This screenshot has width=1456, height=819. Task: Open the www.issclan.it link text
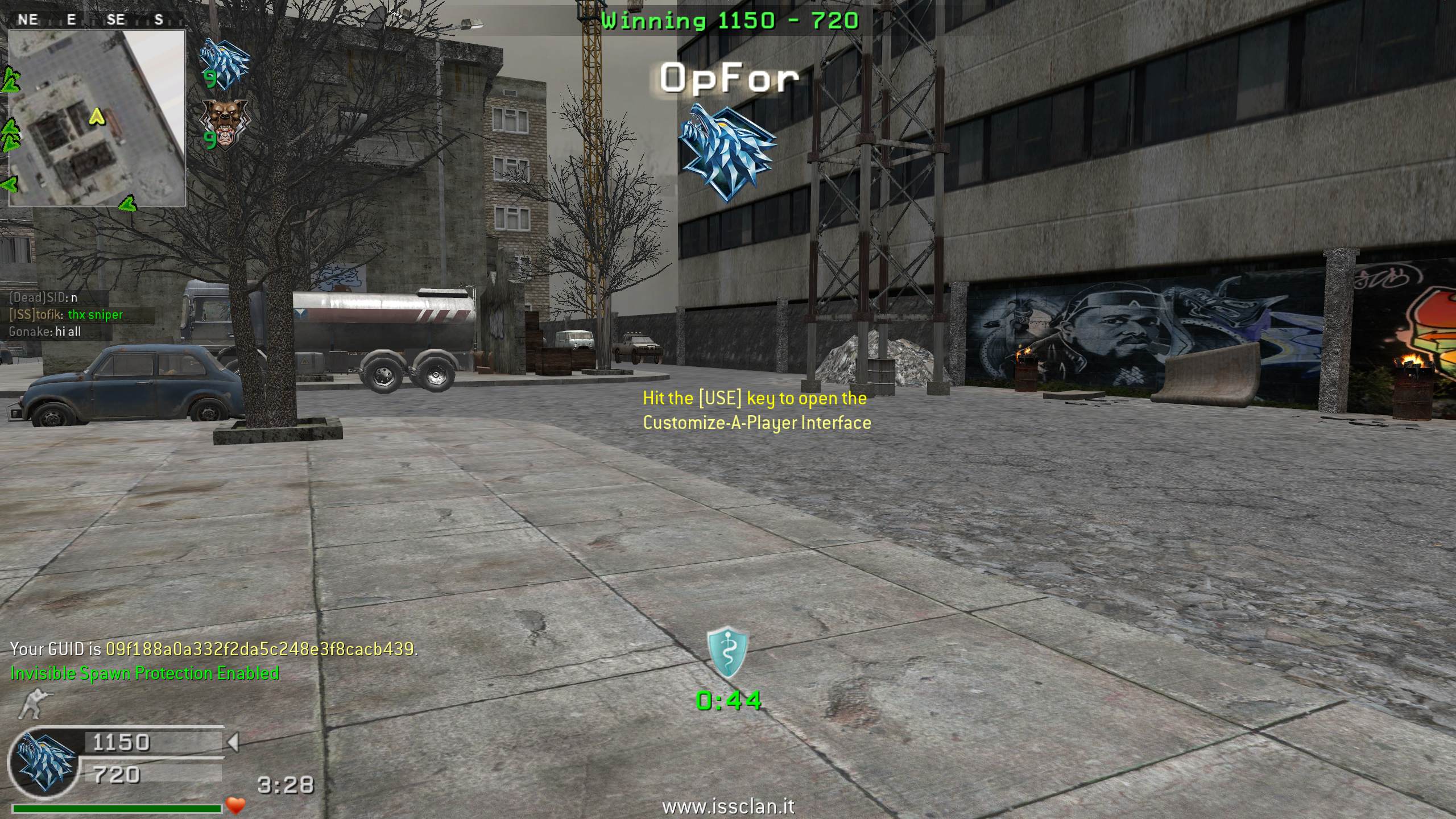coord(728,806)
